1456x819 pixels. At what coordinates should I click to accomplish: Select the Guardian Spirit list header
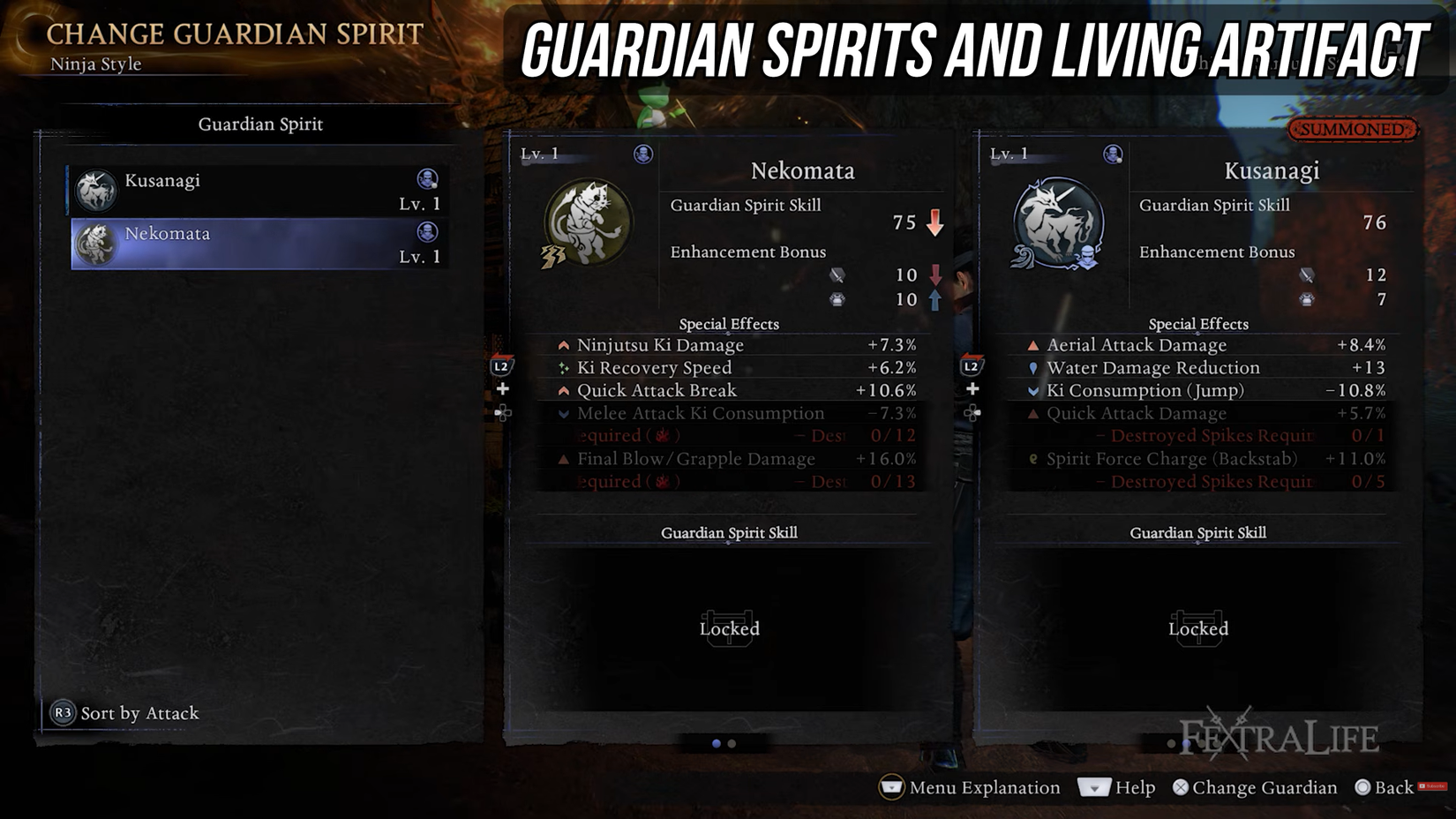click(259, 124)
